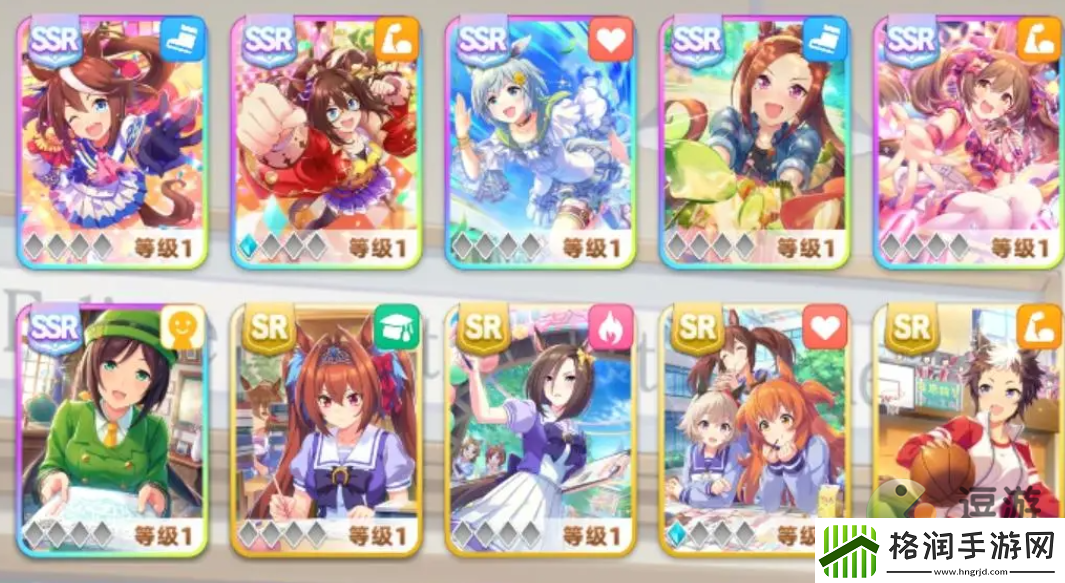Pick the SR basketball girl power card
The height and width of the screenshot is (583, 1065).
point(966,420)
